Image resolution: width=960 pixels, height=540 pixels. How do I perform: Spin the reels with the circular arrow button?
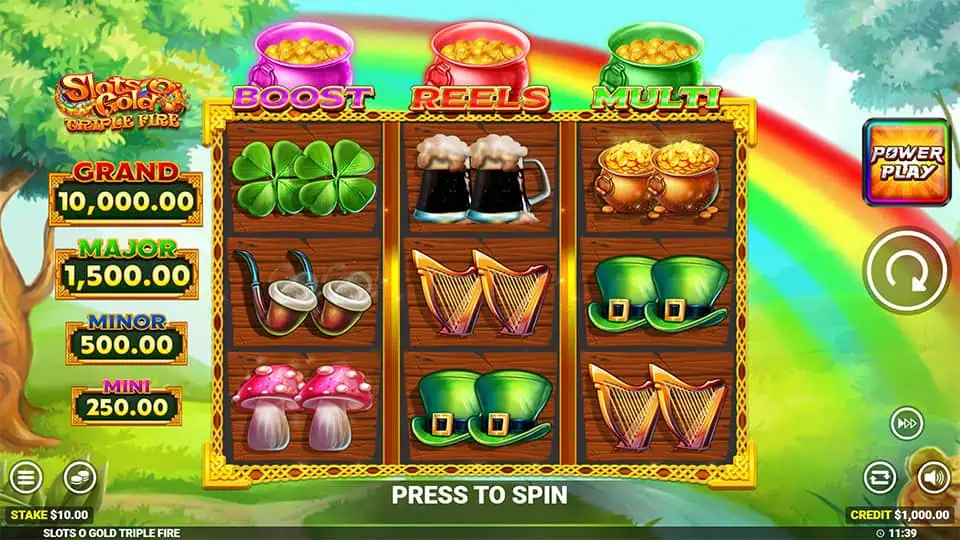tap(905, 271)
